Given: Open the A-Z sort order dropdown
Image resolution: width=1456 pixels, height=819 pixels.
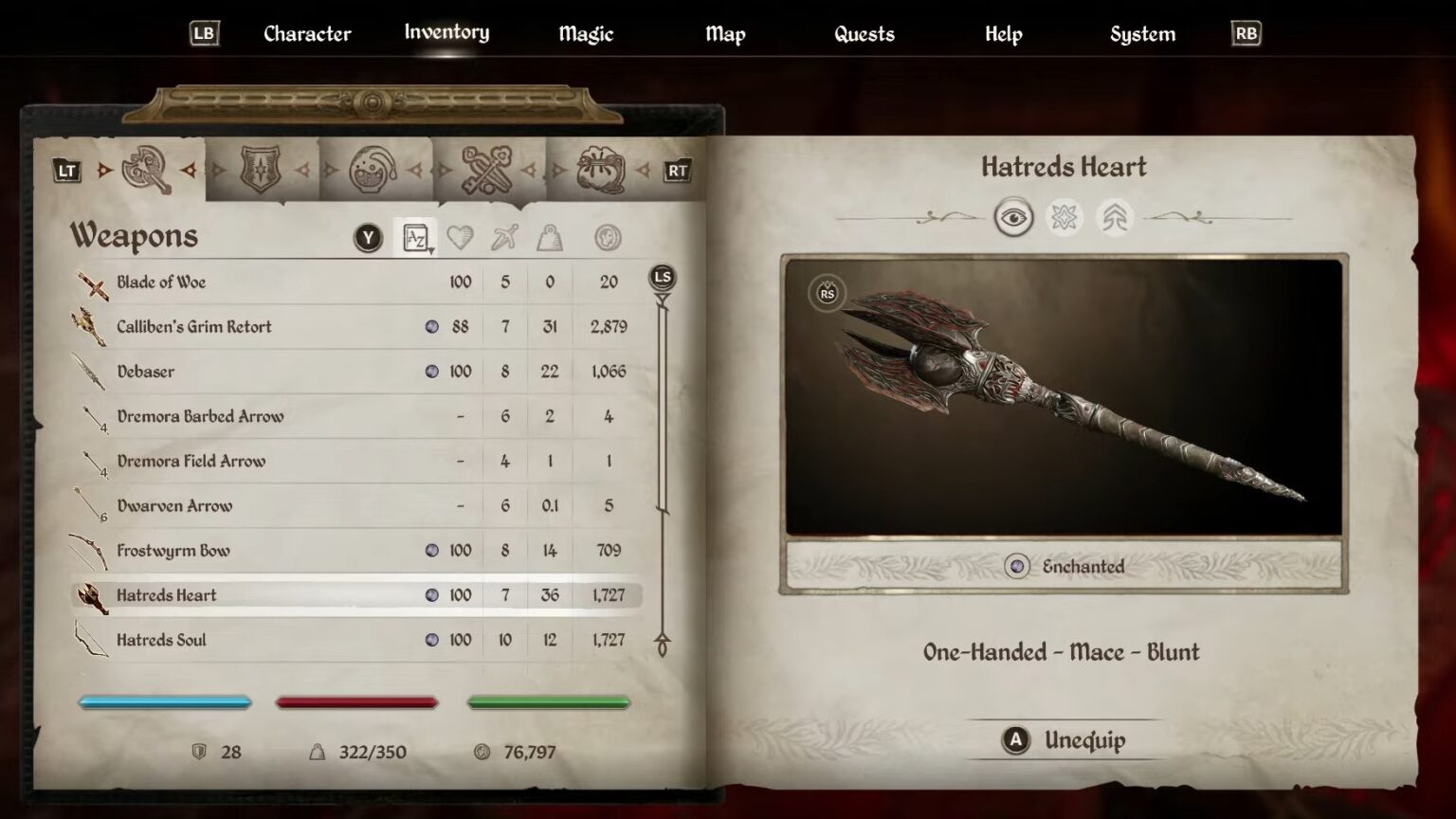Looking at the screenshot, I should (414, 238).
